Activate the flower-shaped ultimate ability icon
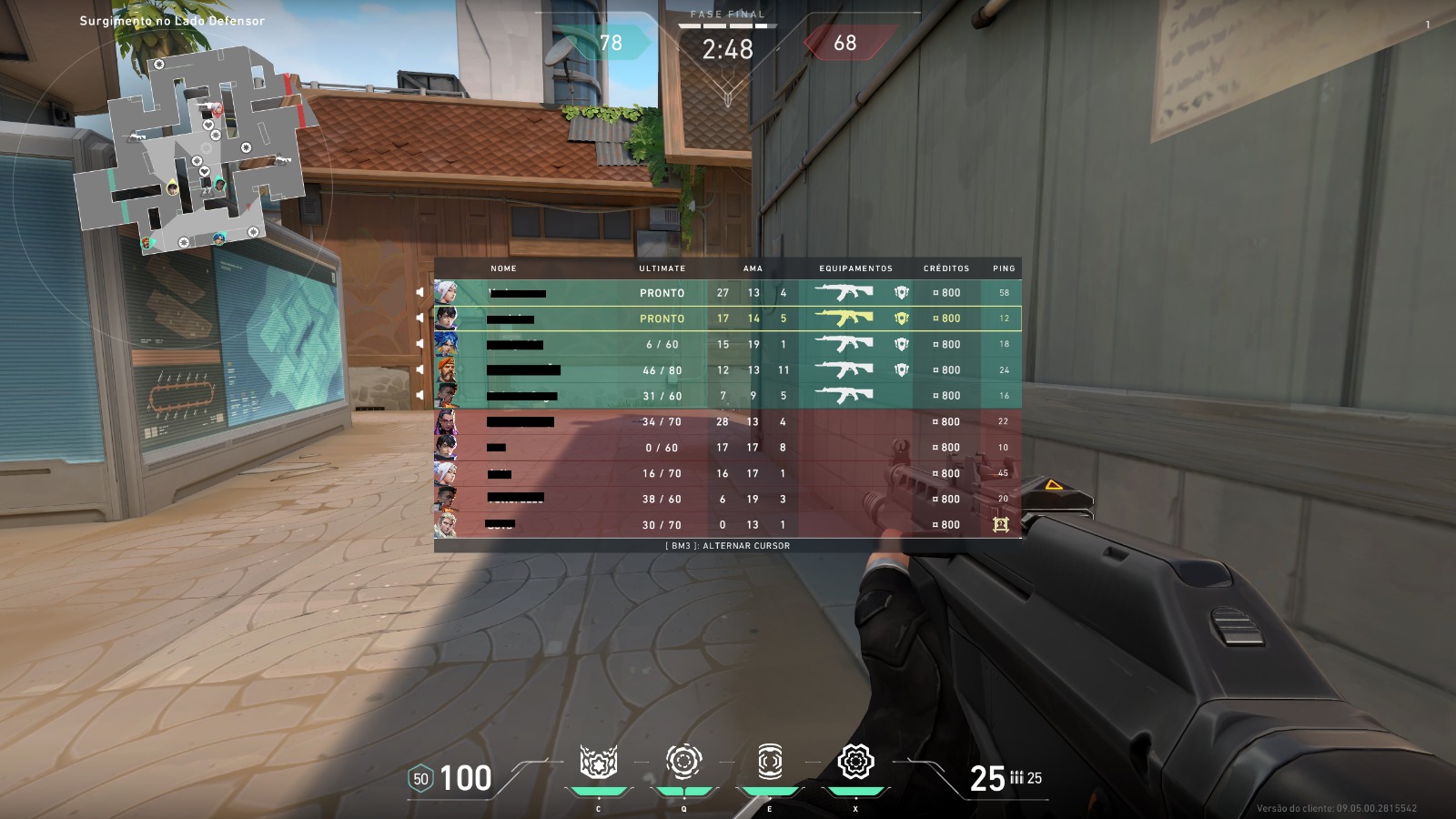The image size is (1456, 819). pyautogui.click(x=855, y=762)
